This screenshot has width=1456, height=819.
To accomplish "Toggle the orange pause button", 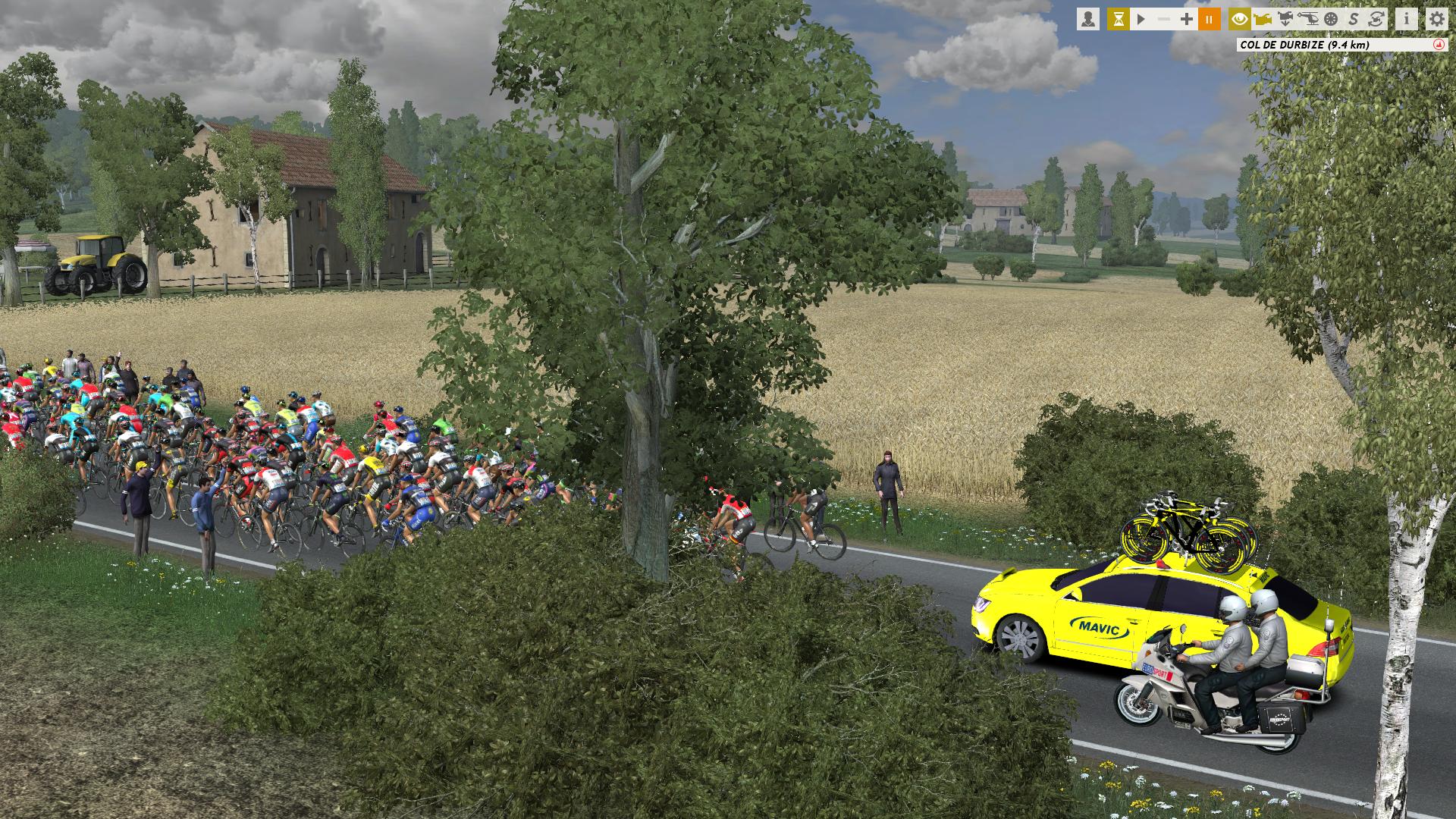I will tap(1210, 19).
